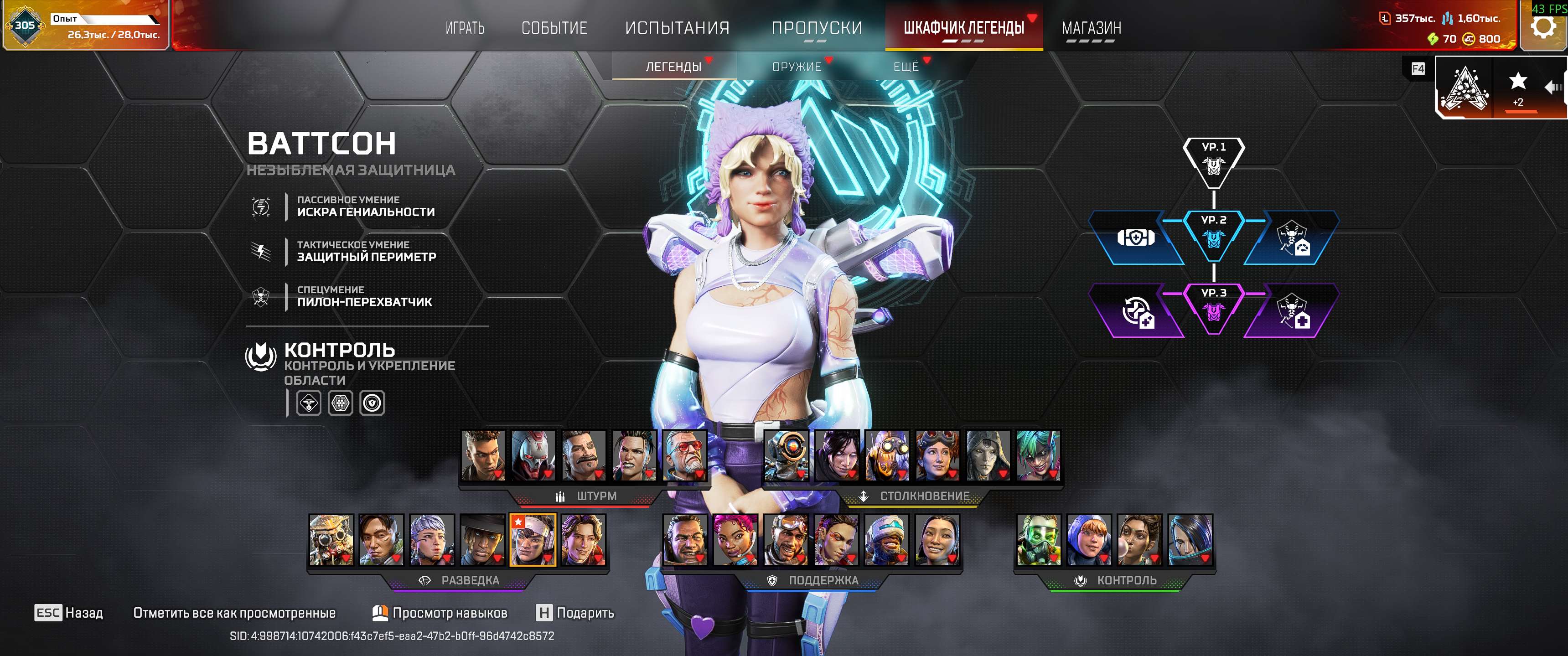Open Просмотр навыков skills view

click(440, 613)
